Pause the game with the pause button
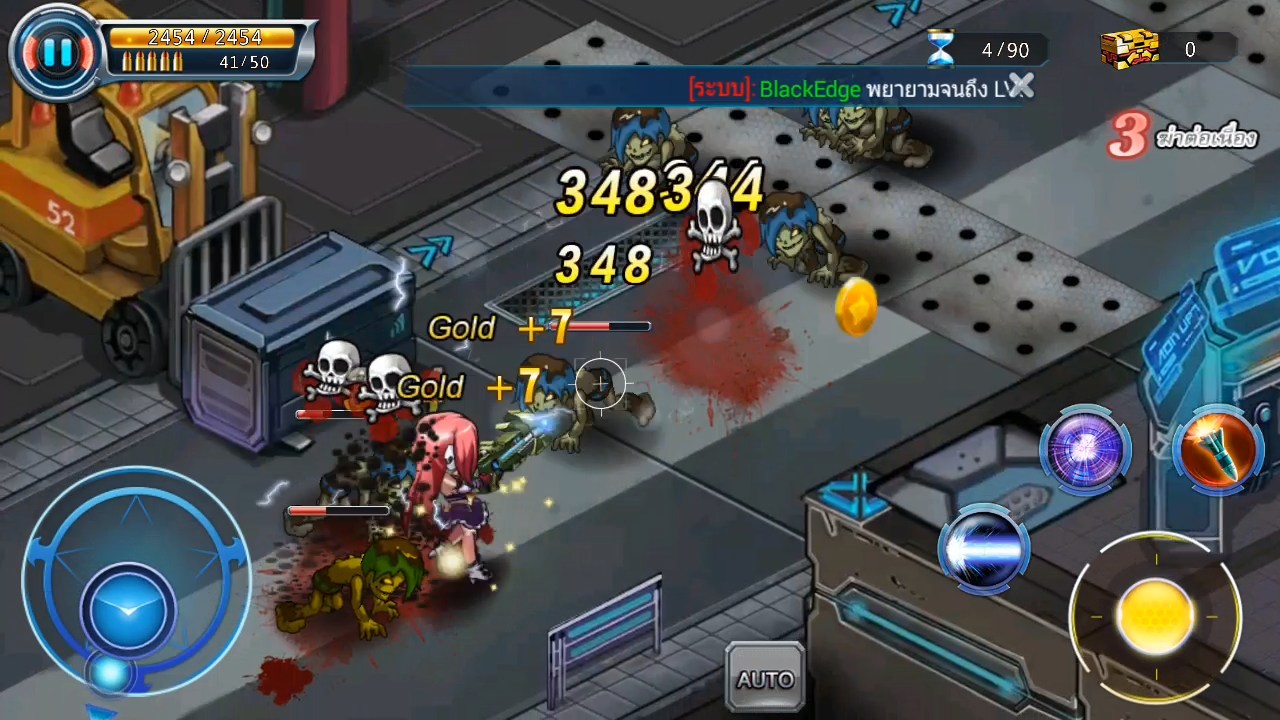The image size is (1280, 720). point(56,52)
